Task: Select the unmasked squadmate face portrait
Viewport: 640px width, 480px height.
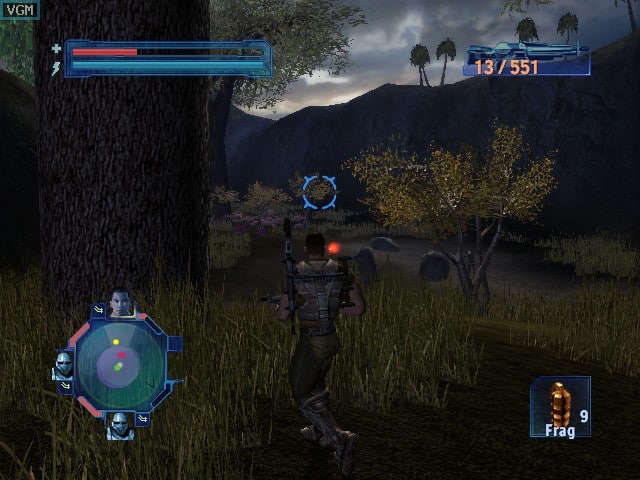Action: point(121,302)
